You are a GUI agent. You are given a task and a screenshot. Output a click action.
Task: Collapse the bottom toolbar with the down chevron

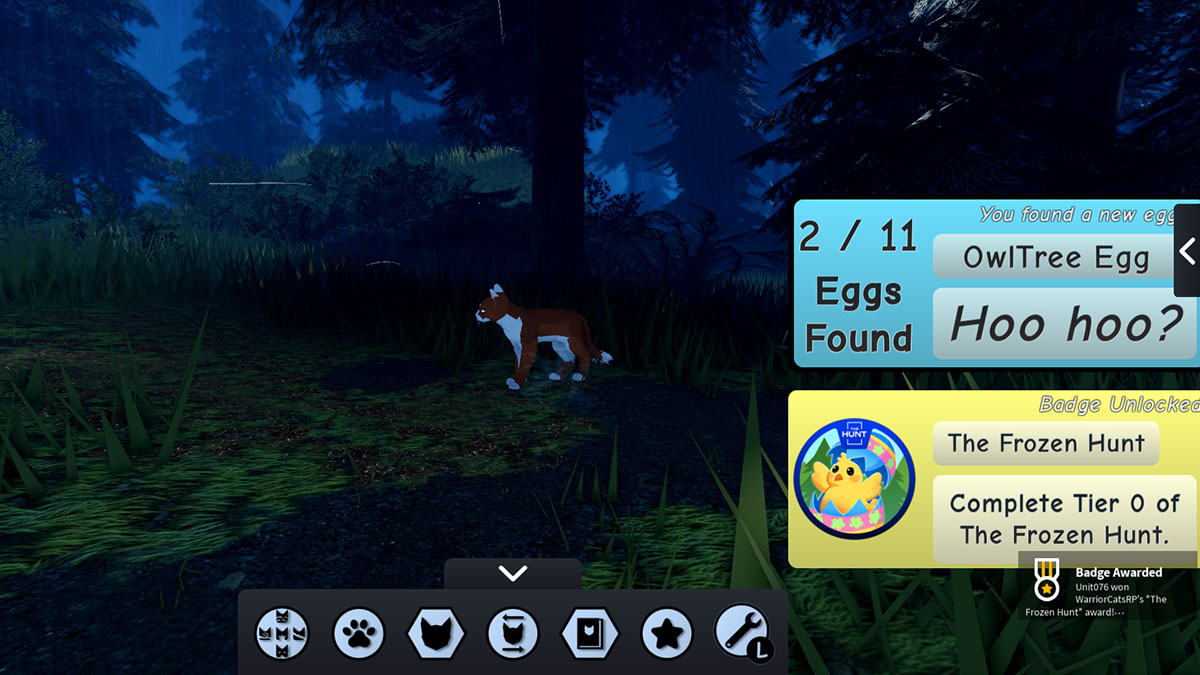(512, 574)
